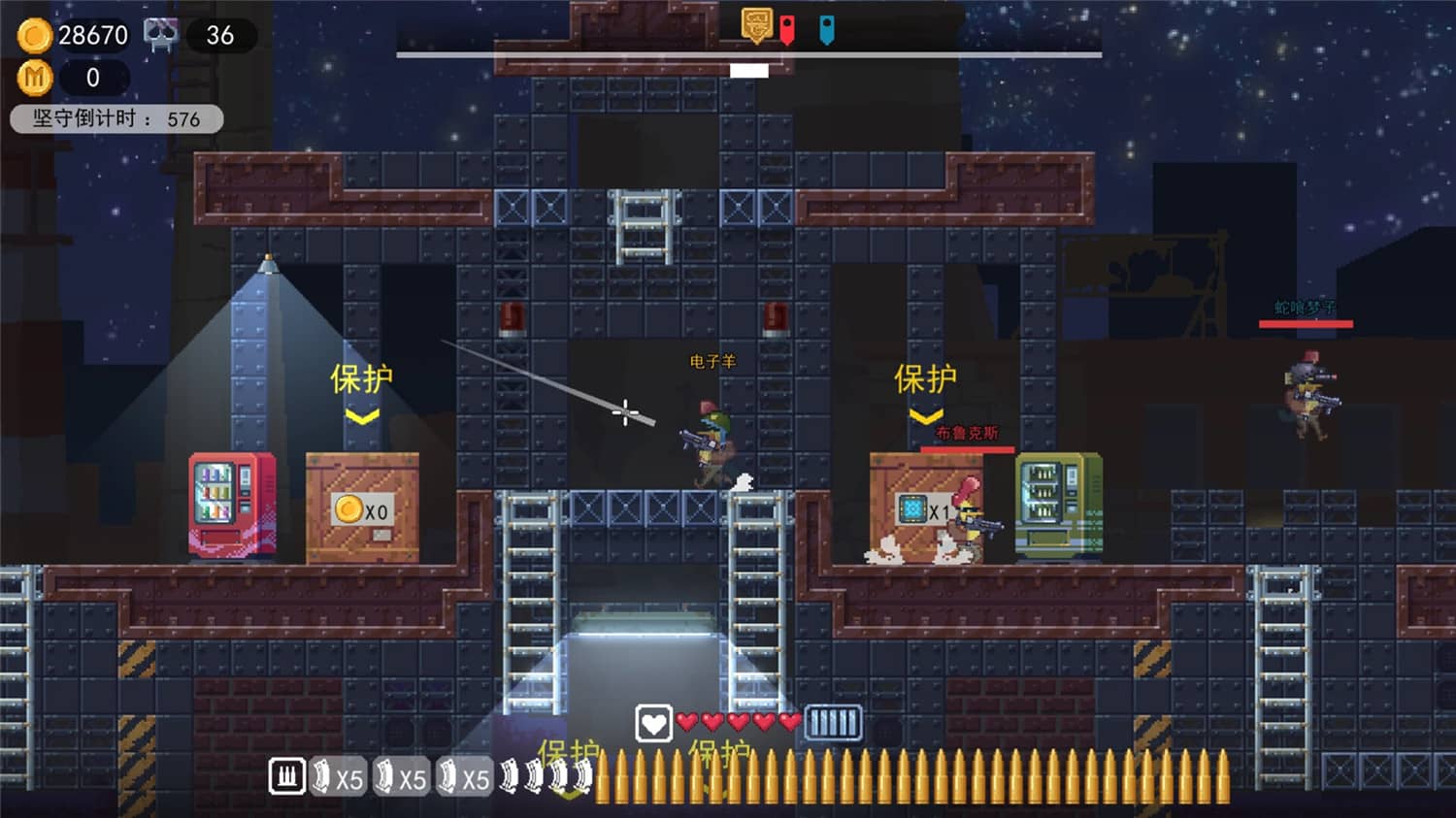Click the 坚守倒计时 countdown banner
This screenshot has height=818, width=1456.
point(116,118)
